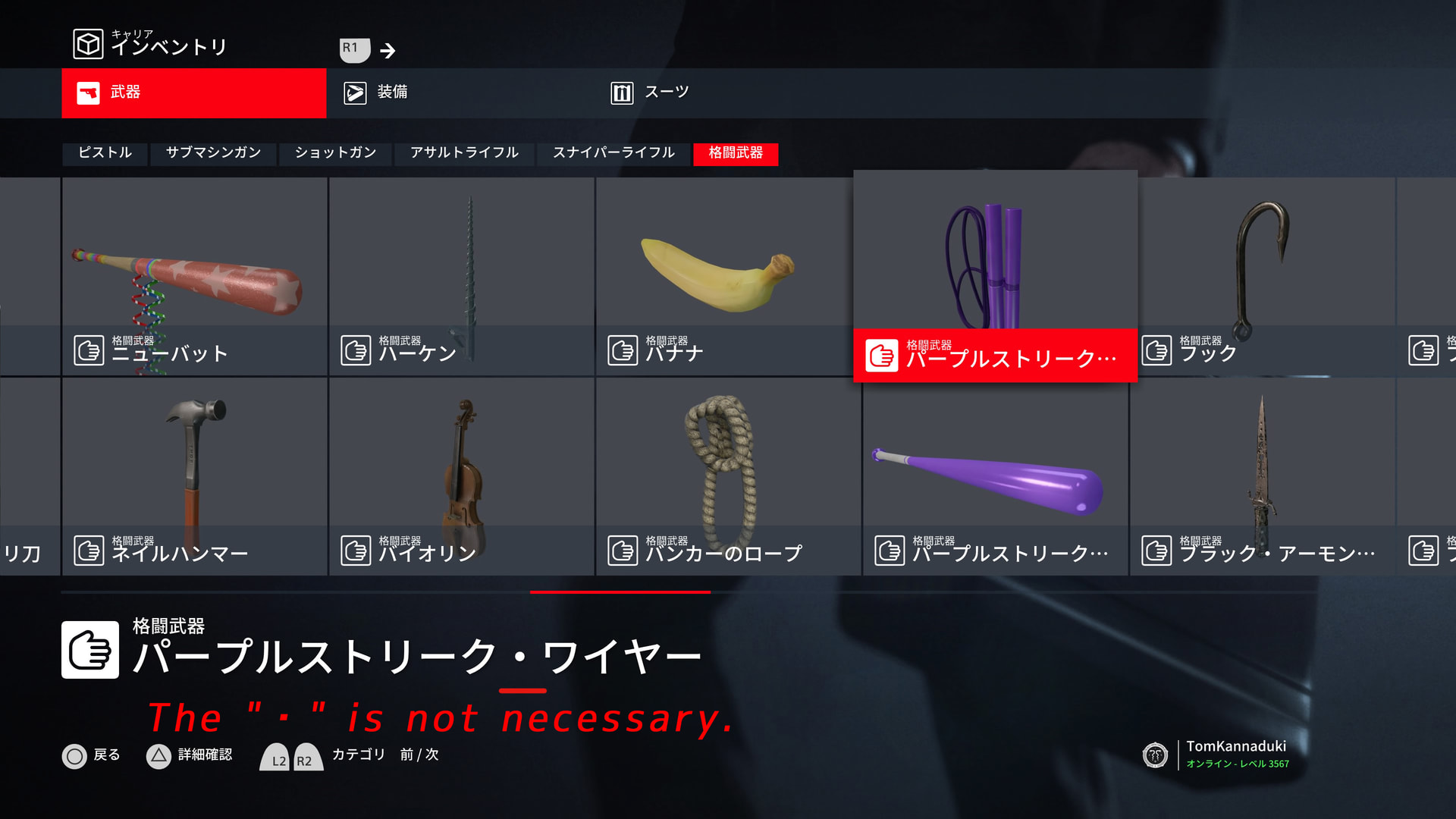Switch to ショットガン category
This screenshot has width=1456, height=819.
click(x=335, y=153)
